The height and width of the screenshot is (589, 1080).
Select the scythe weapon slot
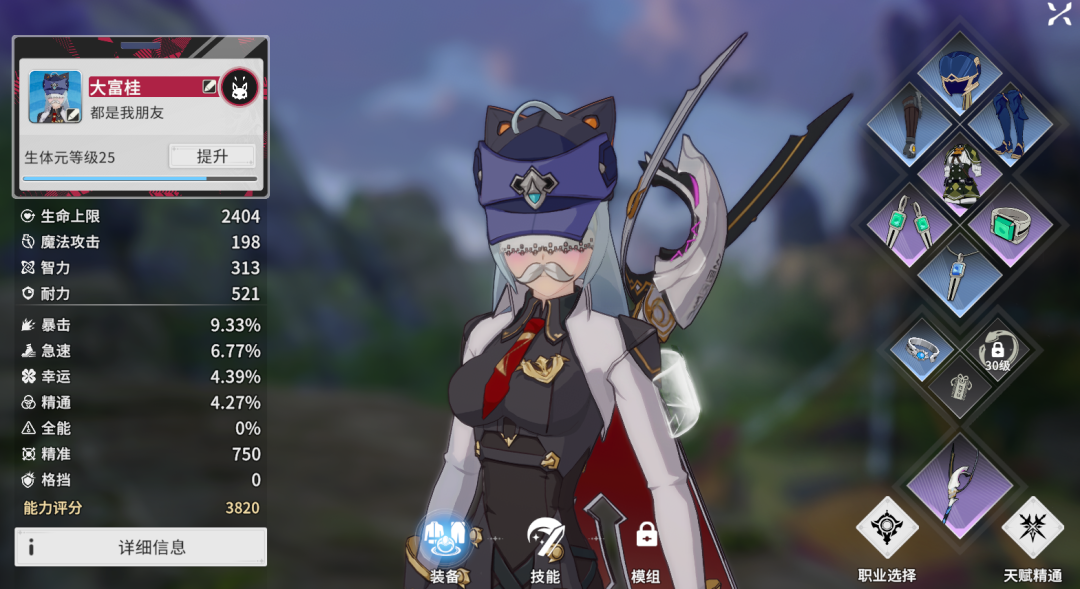[959, 483]
